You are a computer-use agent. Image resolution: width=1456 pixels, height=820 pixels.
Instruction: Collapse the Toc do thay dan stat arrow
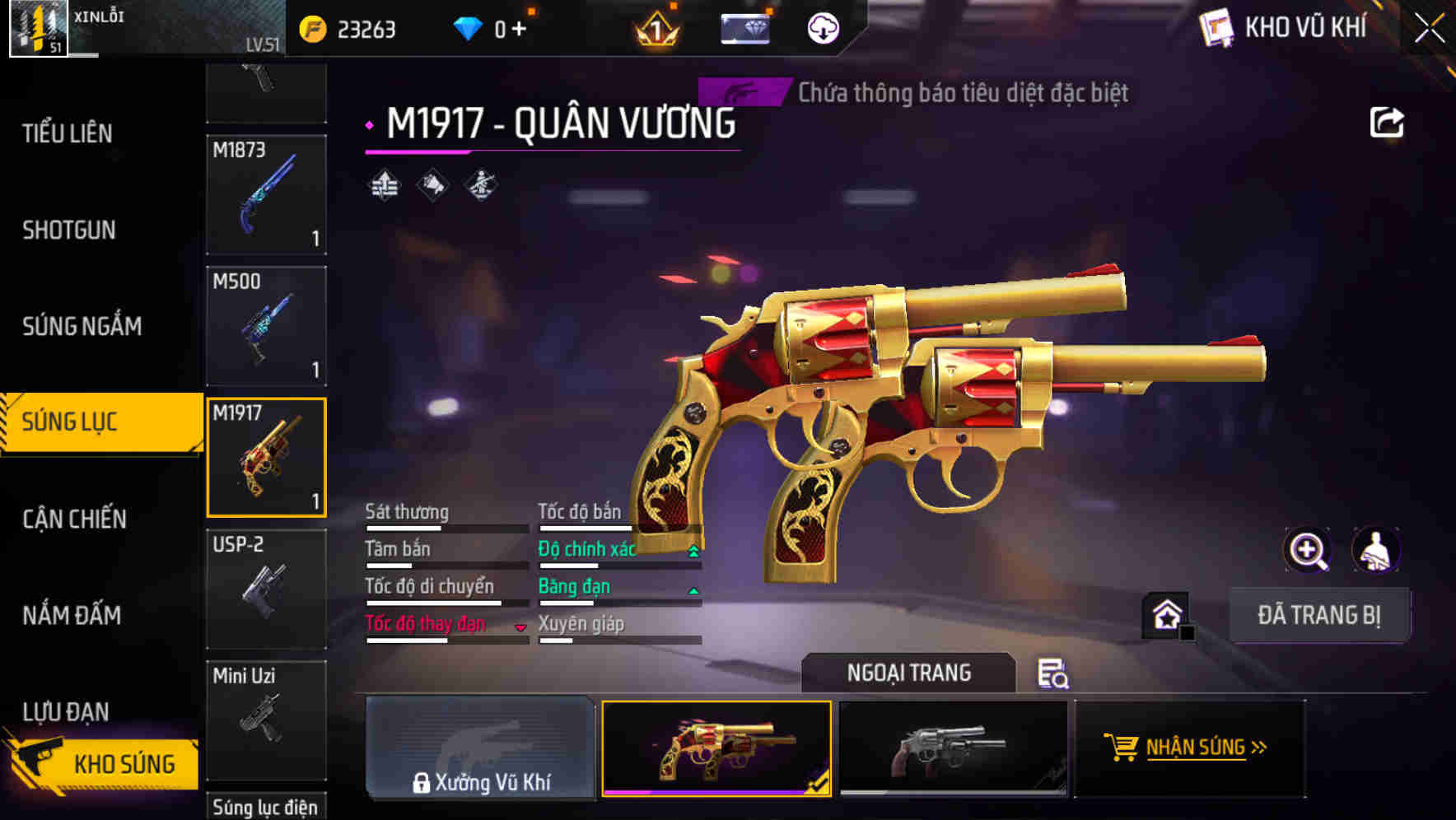click(521, 626)
